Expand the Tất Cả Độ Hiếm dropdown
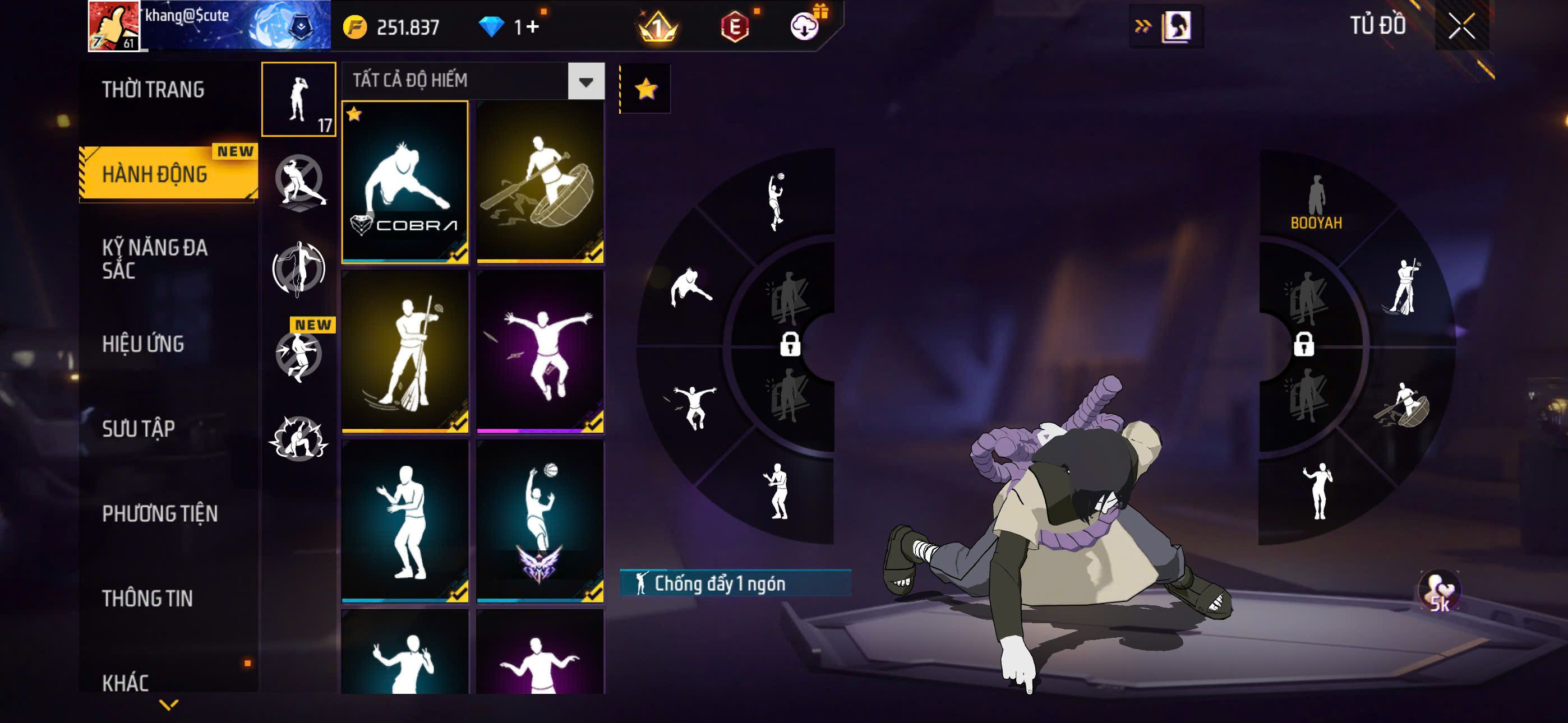The height and width of the screenshot is (723, 1568). point(585,81)
